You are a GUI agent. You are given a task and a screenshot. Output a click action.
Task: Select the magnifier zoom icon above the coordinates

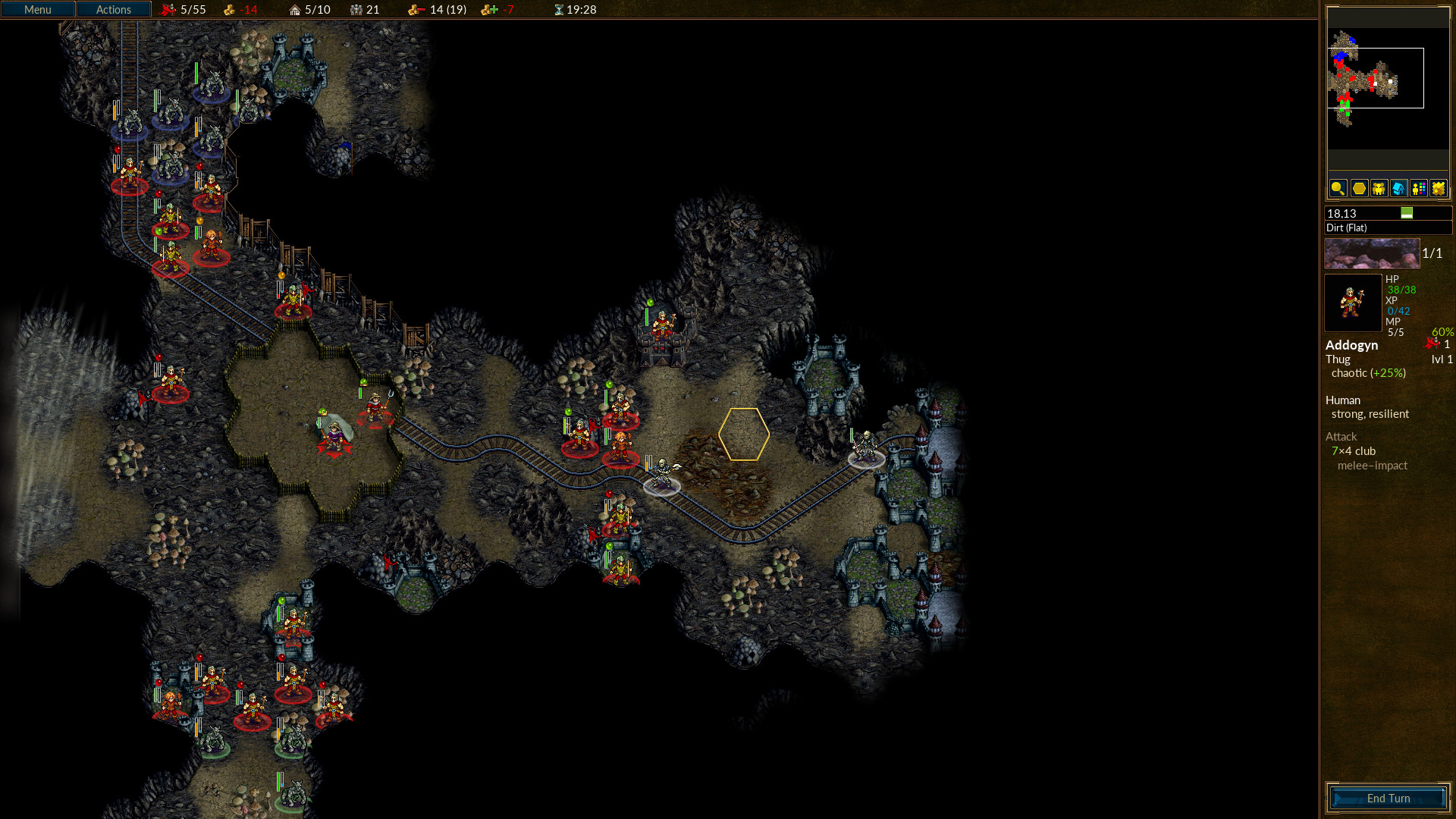click(x=1337, y=189)
